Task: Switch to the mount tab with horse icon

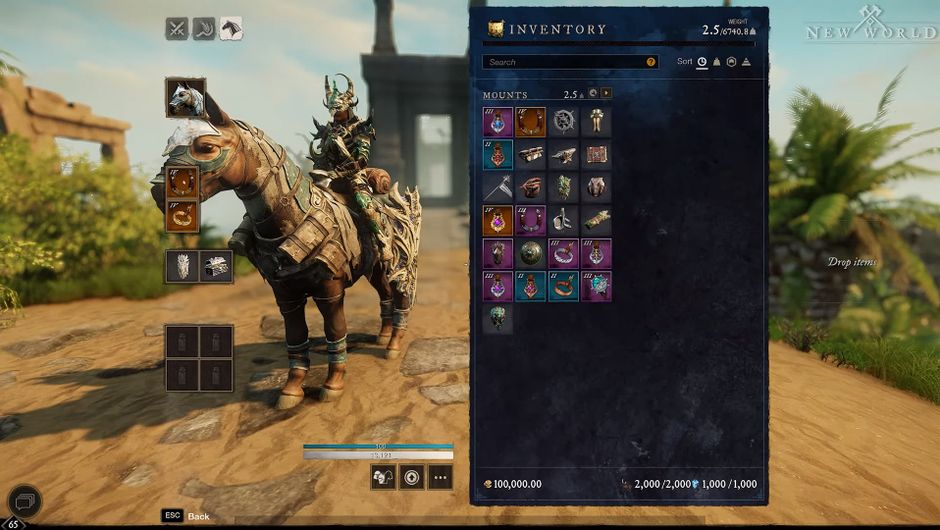Action: point(231,29)
